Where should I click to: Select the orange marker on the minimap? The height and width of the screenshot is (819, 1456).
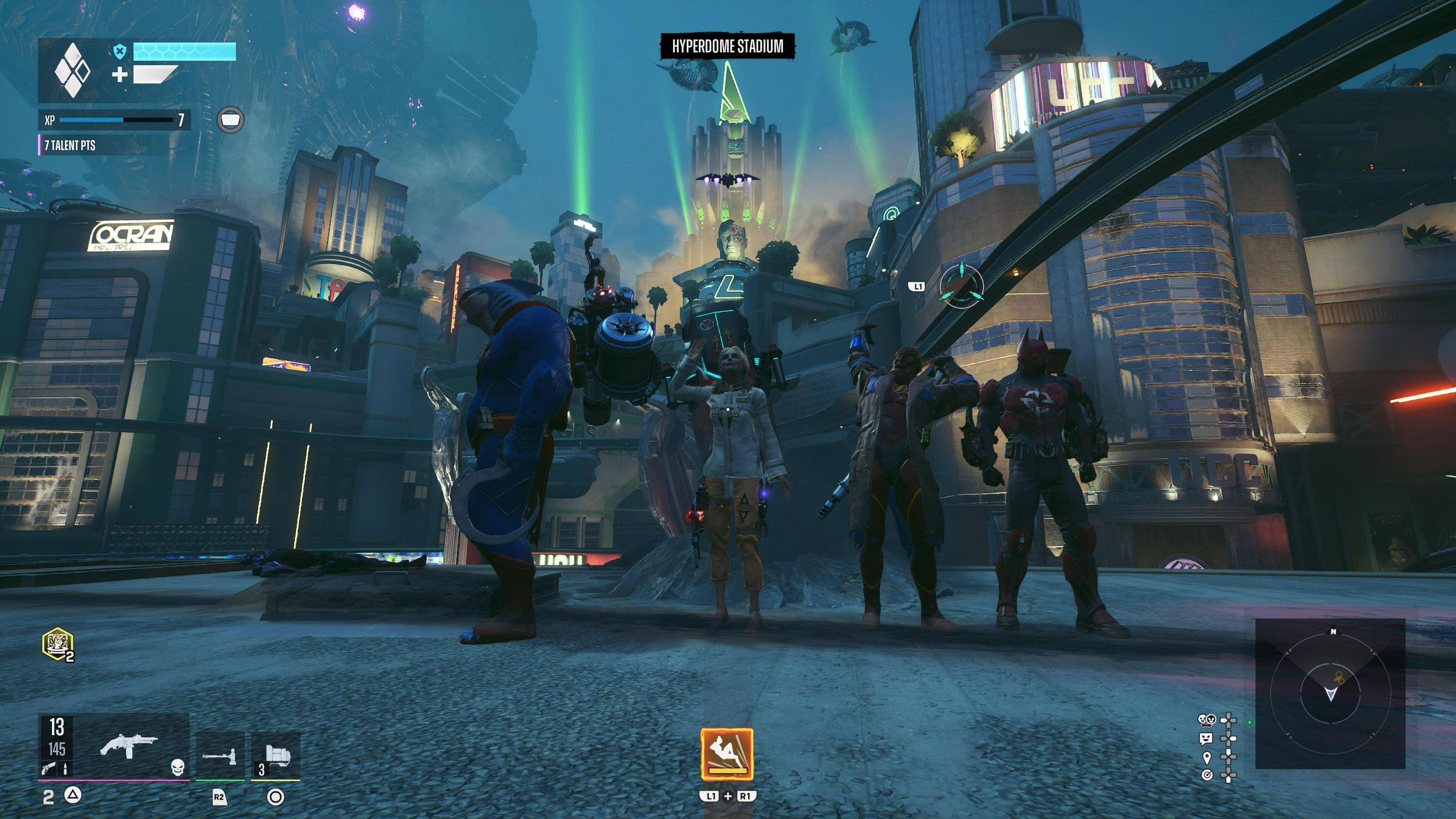pyautogui.click(x=1339, y=677)
